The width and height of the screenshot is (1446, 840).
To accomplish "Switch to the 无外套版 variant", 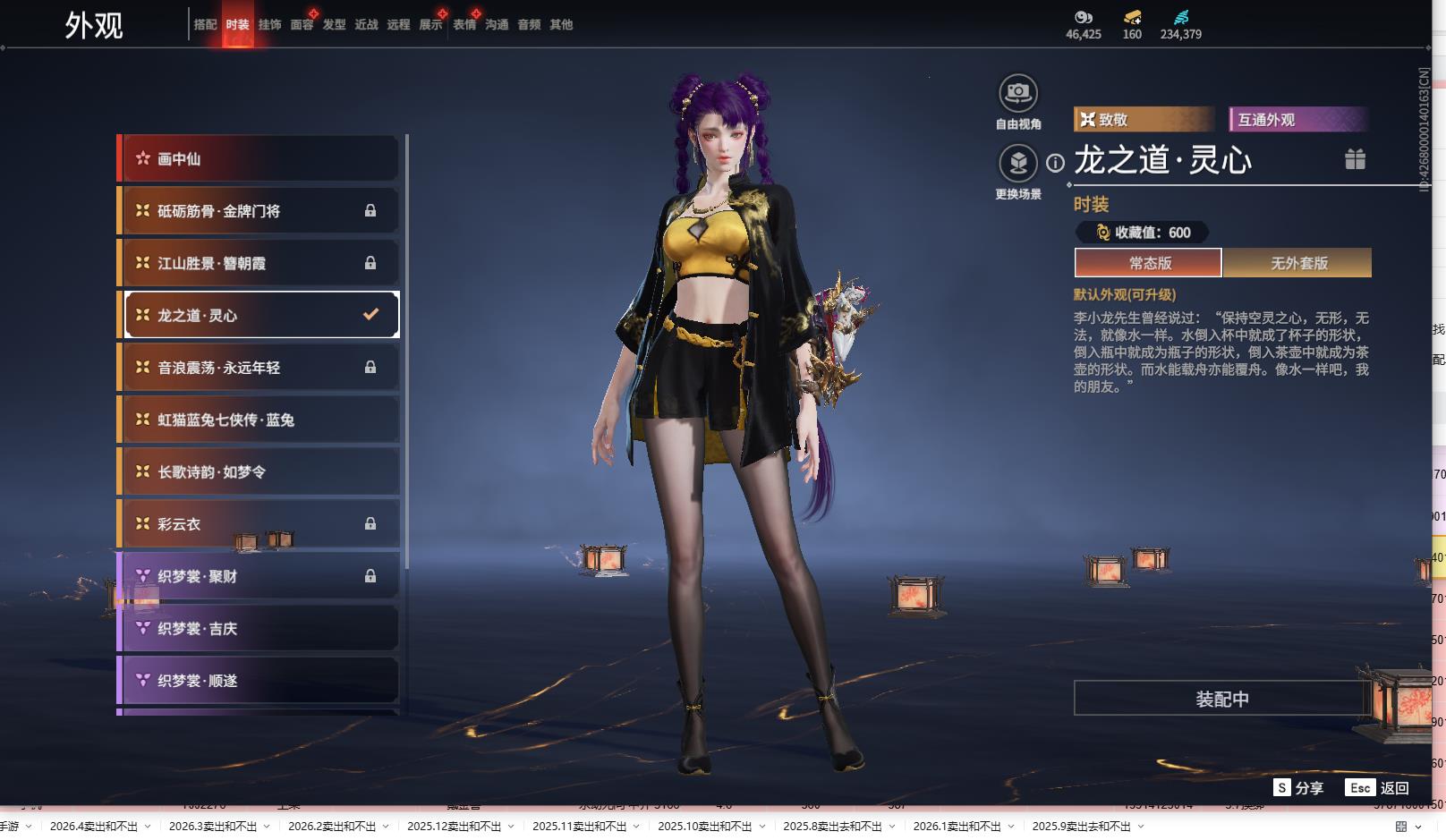I will tap(1298, 263).
